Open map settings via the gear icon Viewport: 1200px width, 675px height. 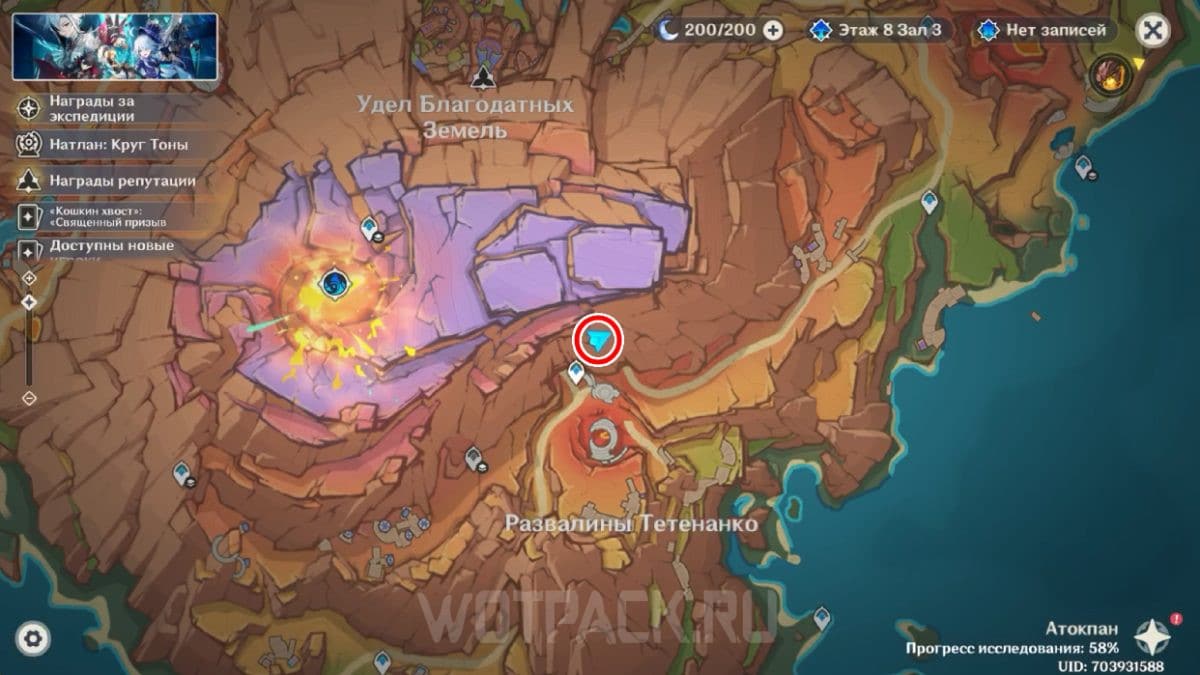33,638
